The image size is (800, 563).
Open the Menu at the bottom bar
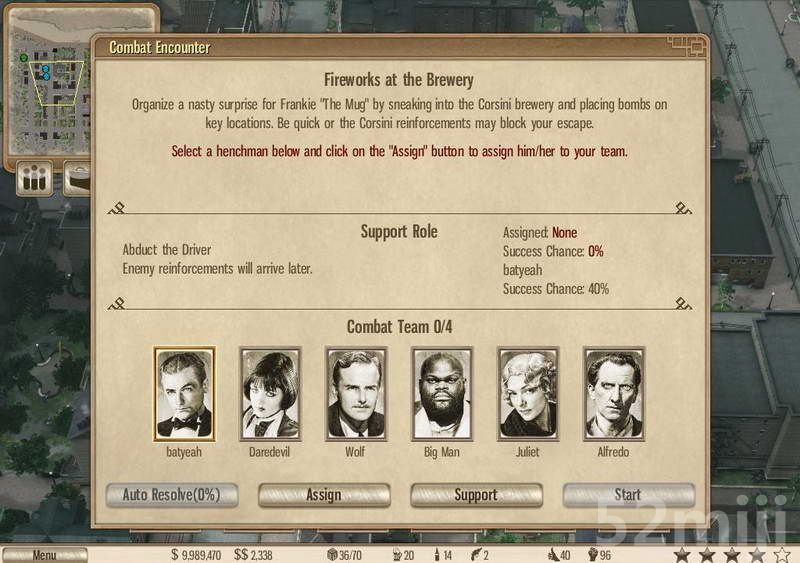tap(44, 554)
